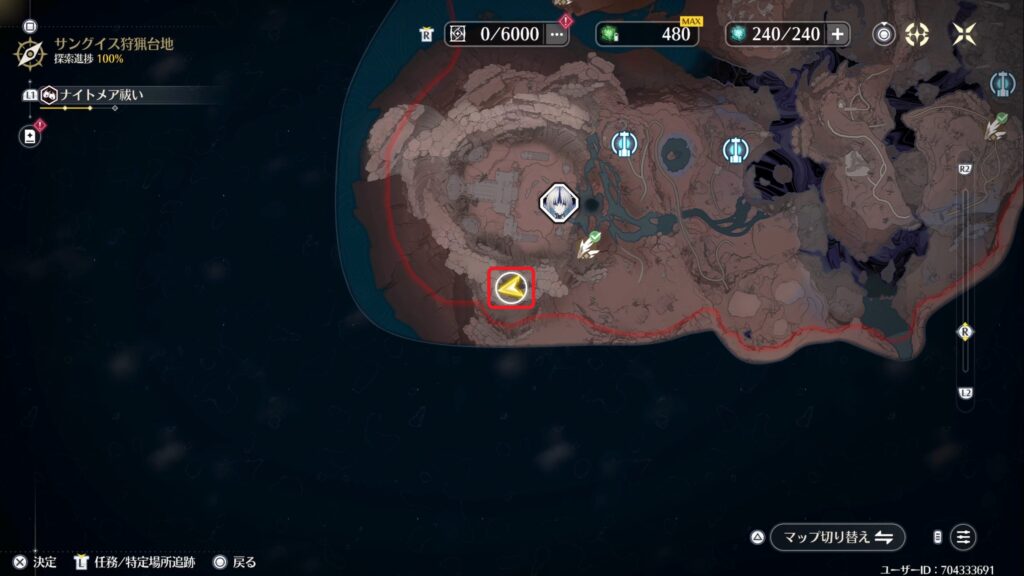Add waveplates with the plus button
The height and width of the screenshot is (576, 1024).
coord(837,34)
